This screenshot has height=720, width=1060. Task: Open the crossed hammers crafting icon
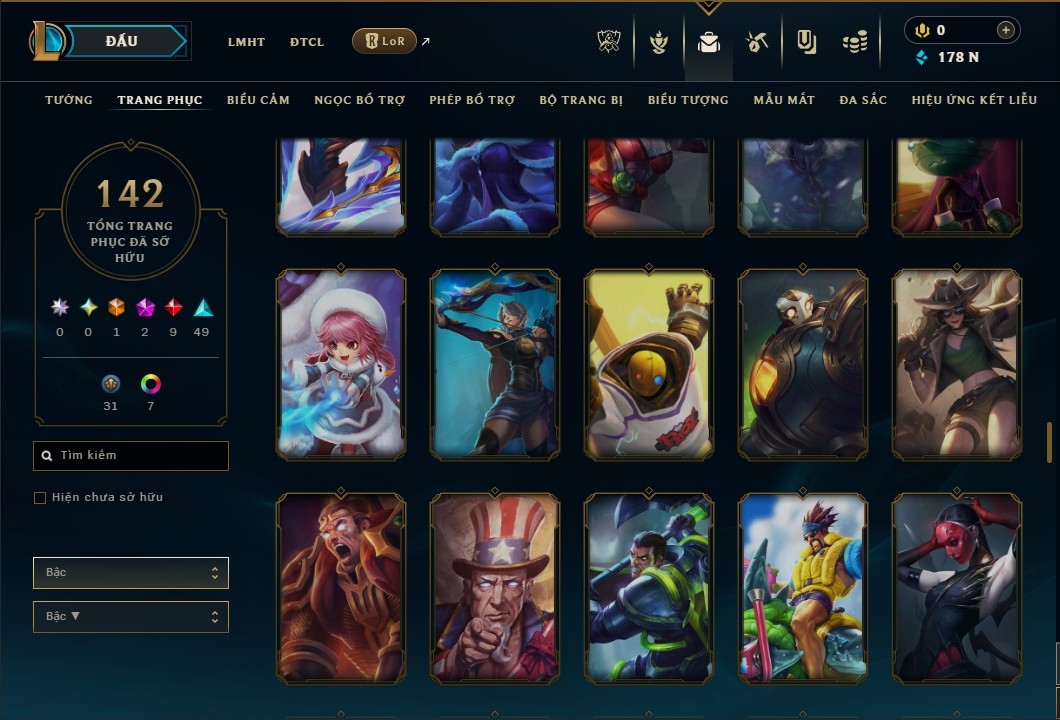pos(756,42)
